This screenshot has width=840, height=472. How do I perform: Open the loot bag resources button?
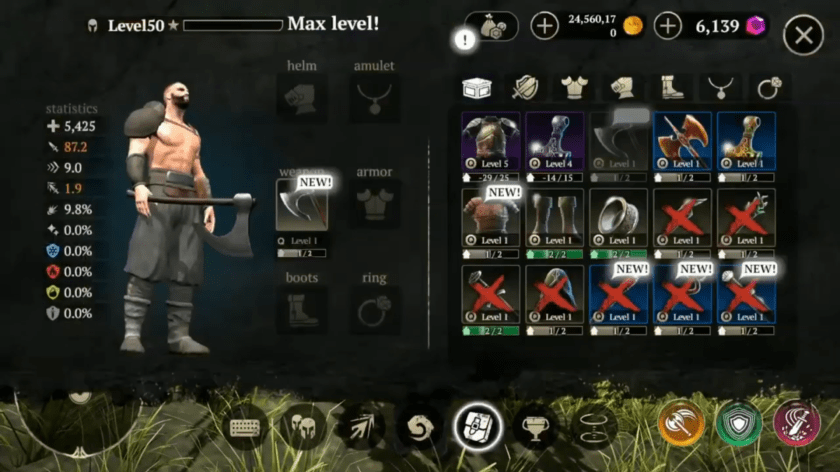click(492, 27)
